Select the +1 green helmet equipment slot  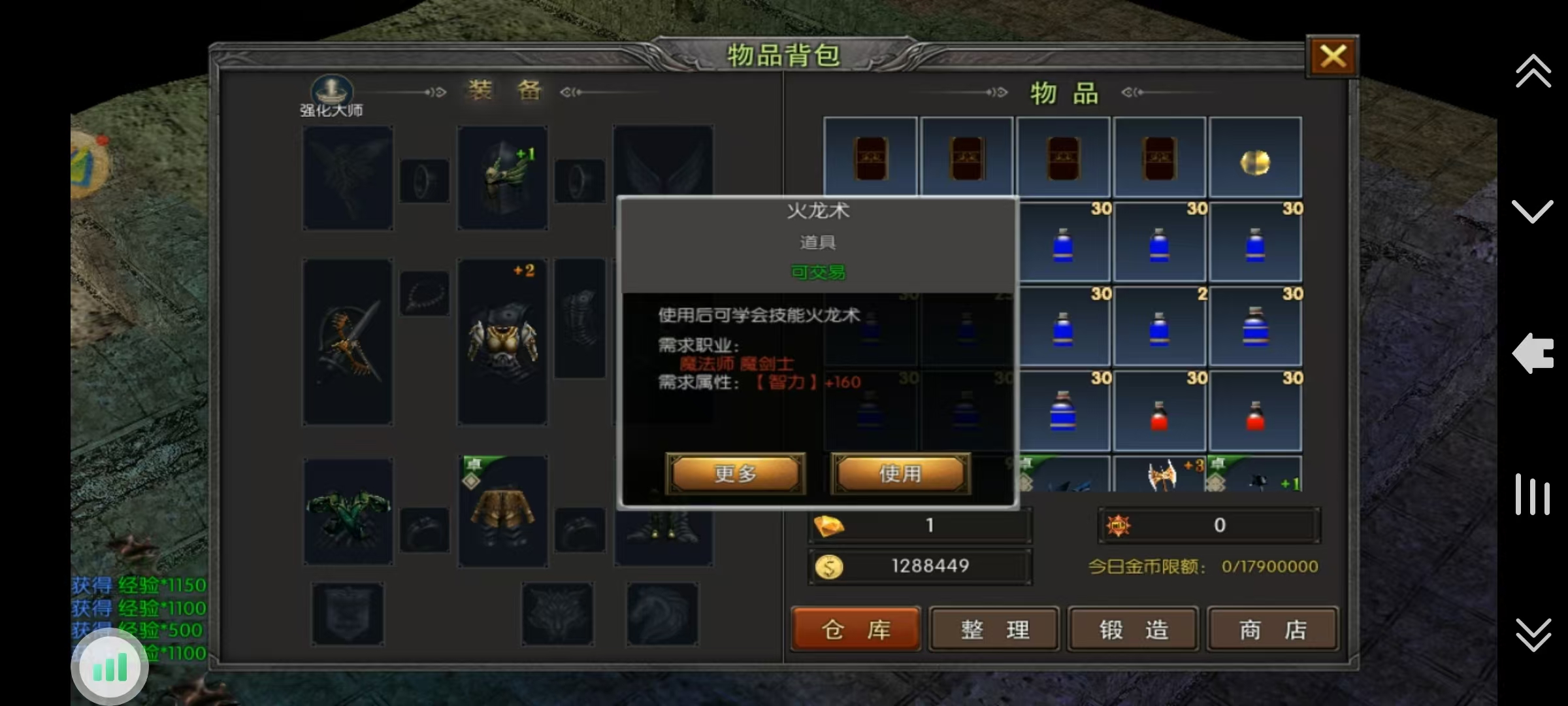click(x=502, y=176)
